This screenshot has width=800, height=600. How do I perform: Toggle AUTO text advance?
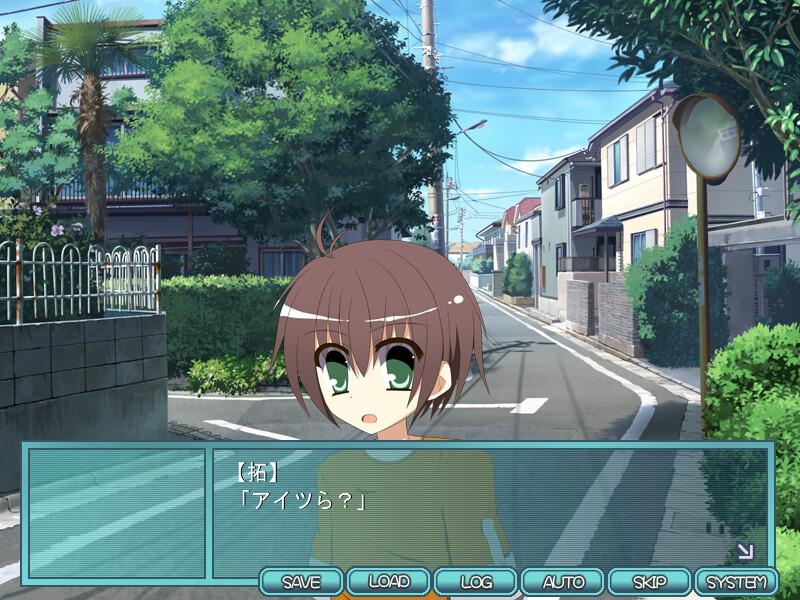pyautogui.click(x=563, y=581)
